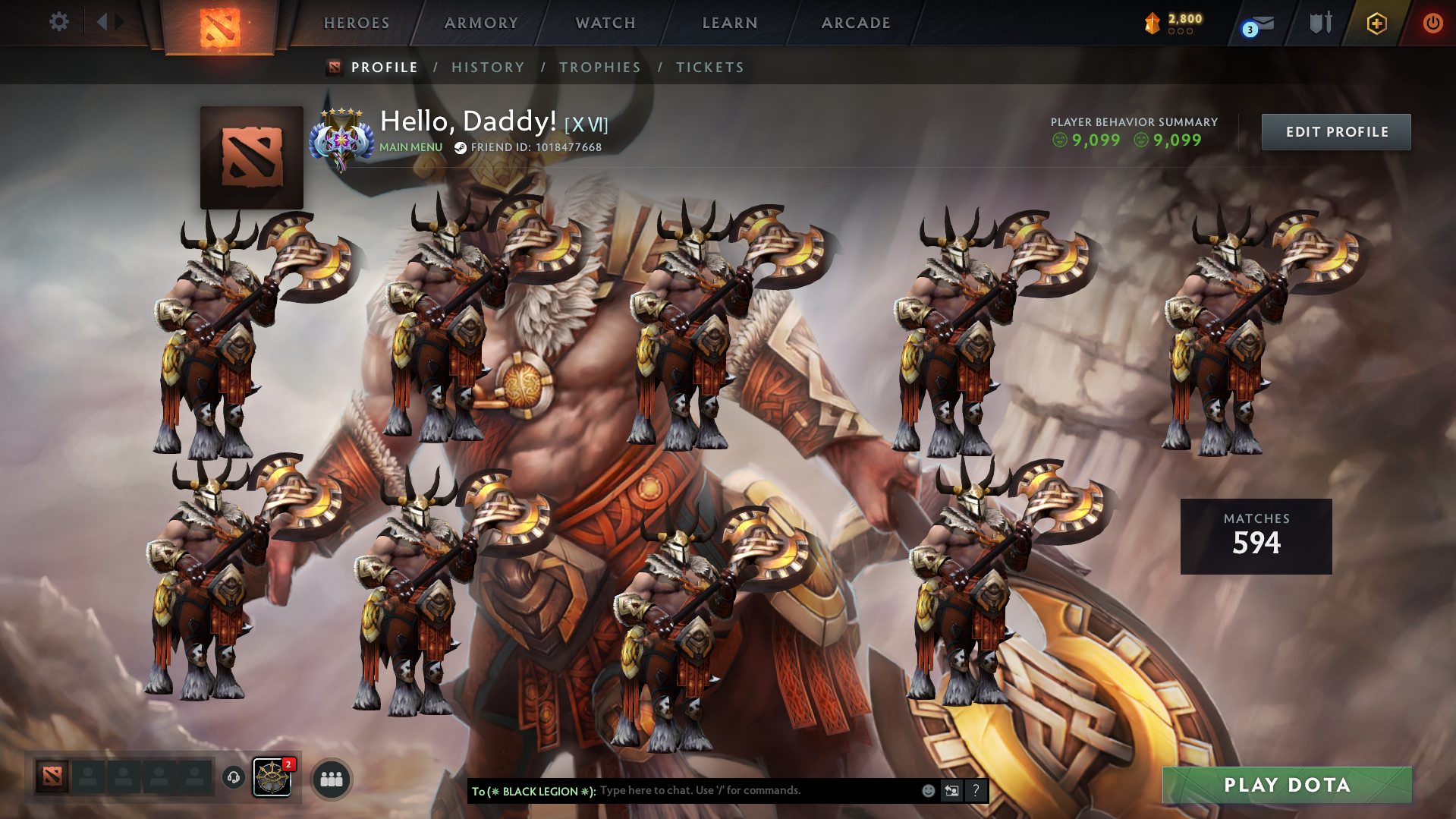The image size is (1456, 819).
Task: Open the Armory section
Action: [481, 23]
